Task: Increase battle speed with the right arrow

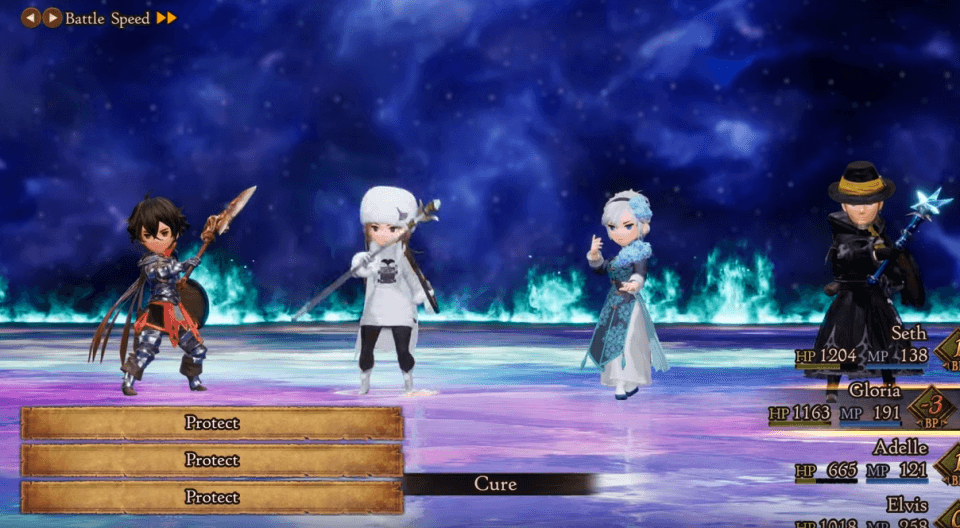Action: tap(53, 18)
